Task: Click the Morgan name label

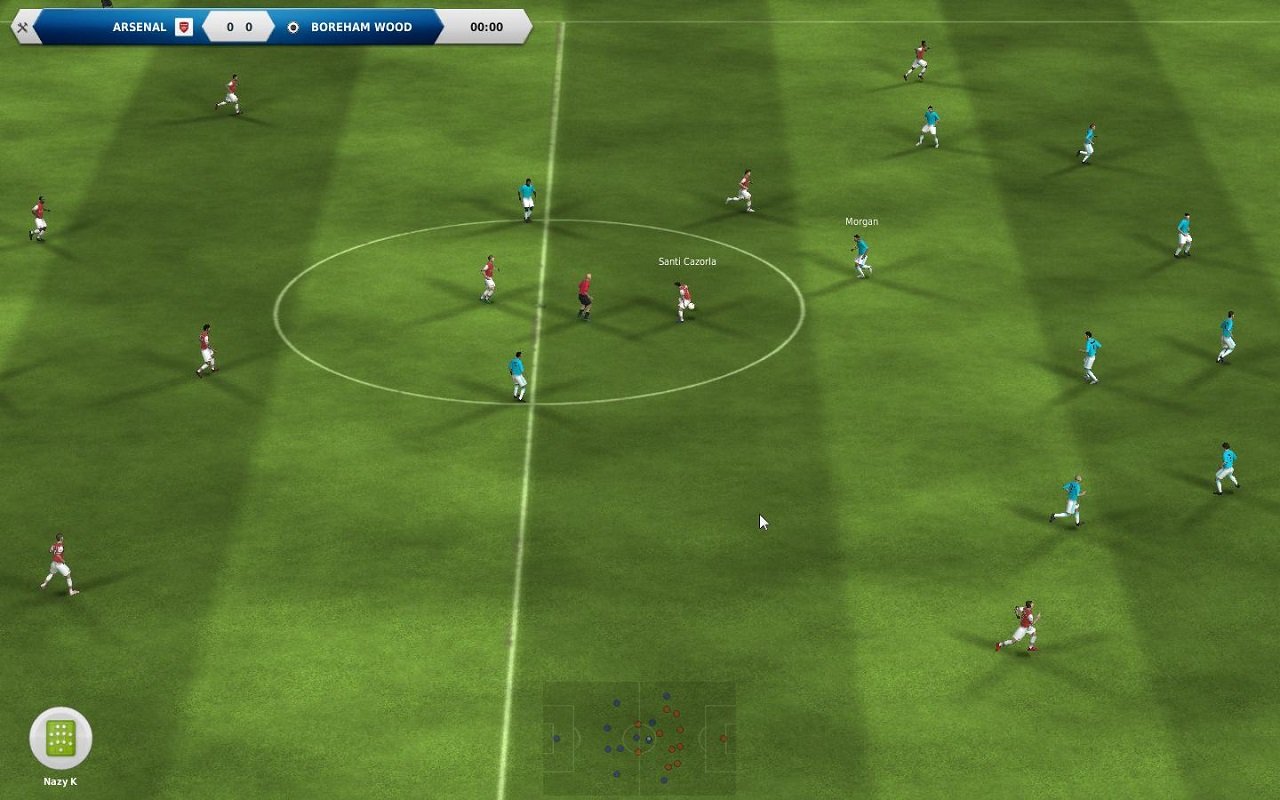Action: pyautogui.click(x=862, y=221)
